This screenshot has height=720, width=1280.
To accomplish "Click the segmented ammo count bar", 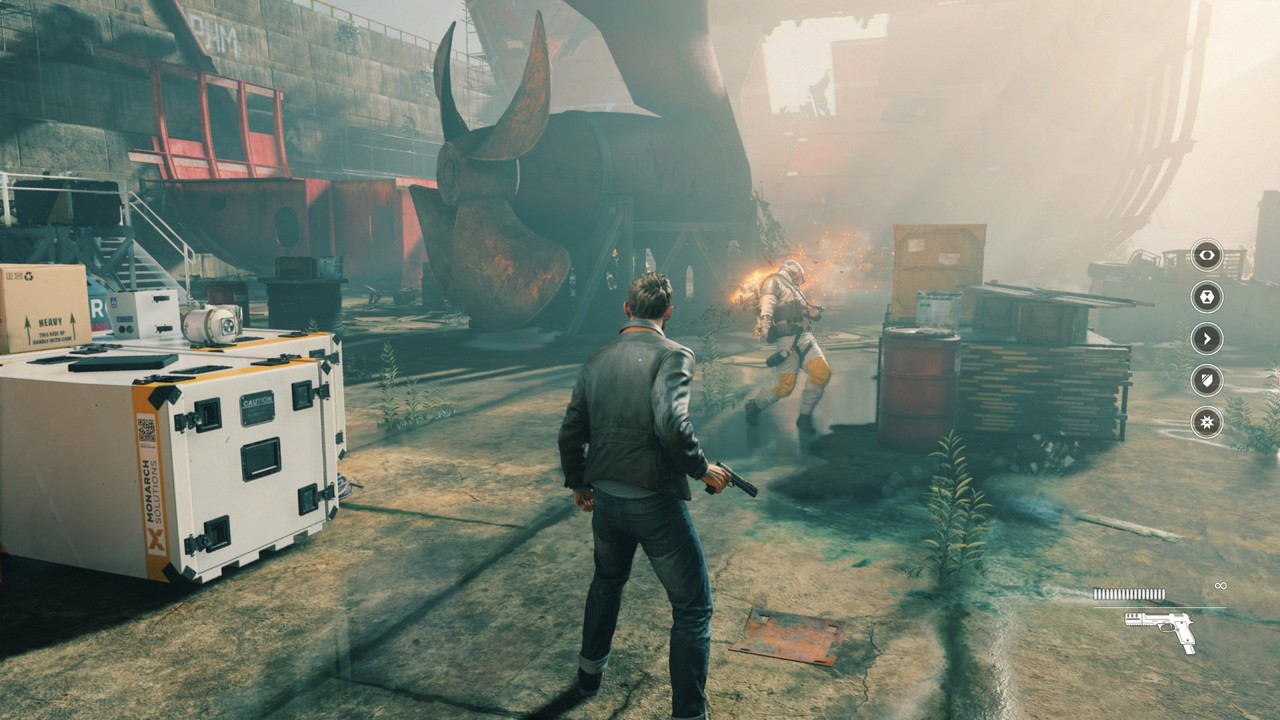I will coord(1128,593).
